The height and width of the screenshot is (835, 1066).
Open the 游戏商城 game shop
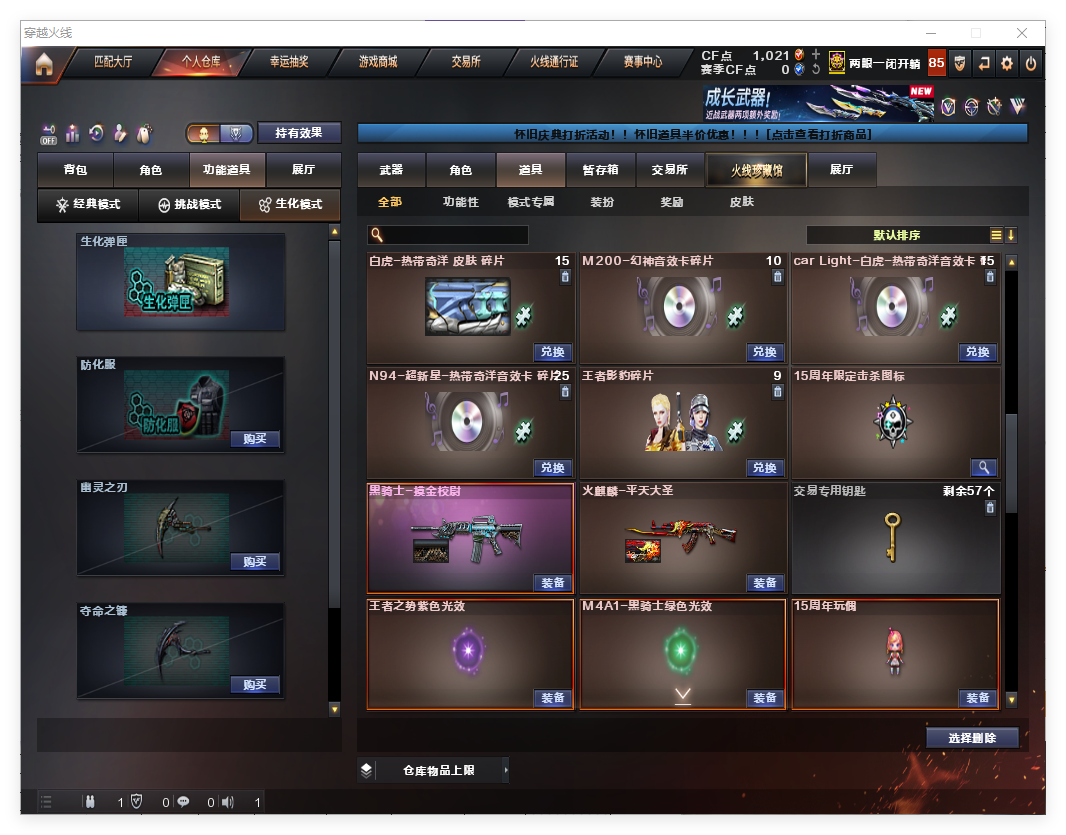(x=378, y=62)
